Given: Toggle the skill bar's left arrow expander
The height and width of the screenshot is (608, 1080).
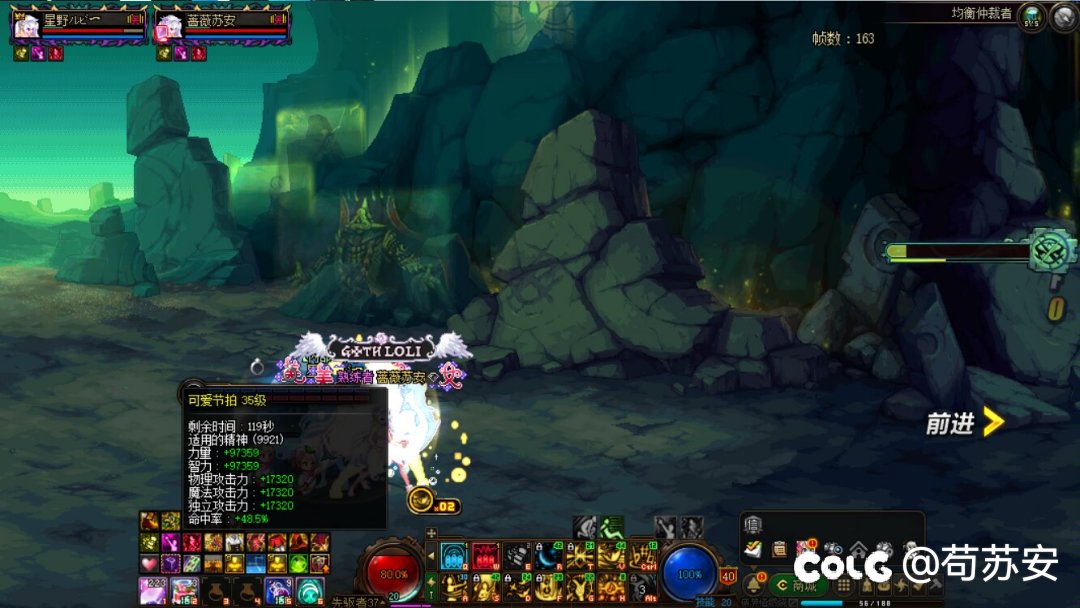Looking at the screenshot, I should [431, 555].
